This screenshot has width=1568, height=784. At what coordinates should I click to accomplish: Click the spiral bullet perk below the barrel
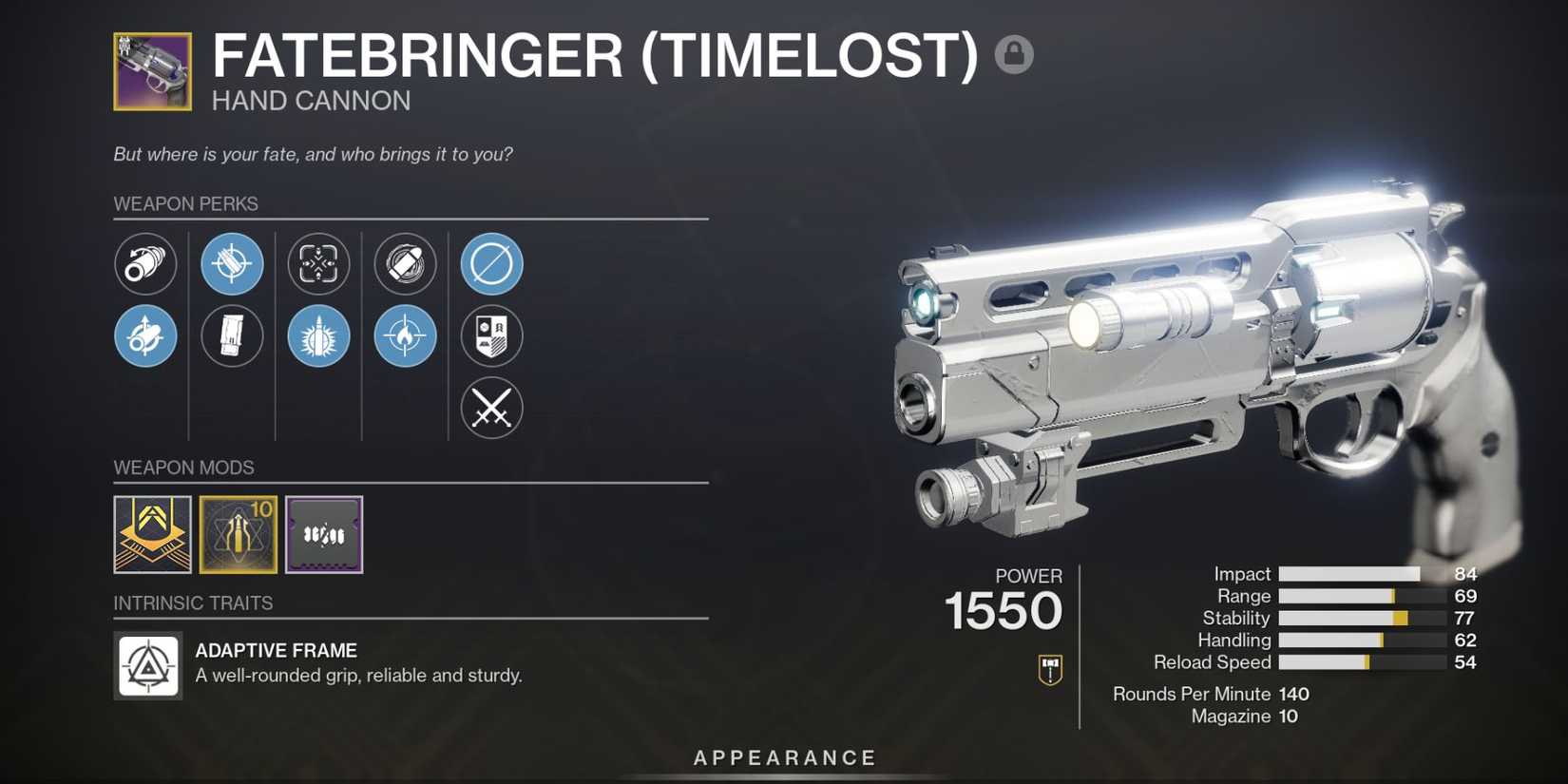(x=145, y=336)
